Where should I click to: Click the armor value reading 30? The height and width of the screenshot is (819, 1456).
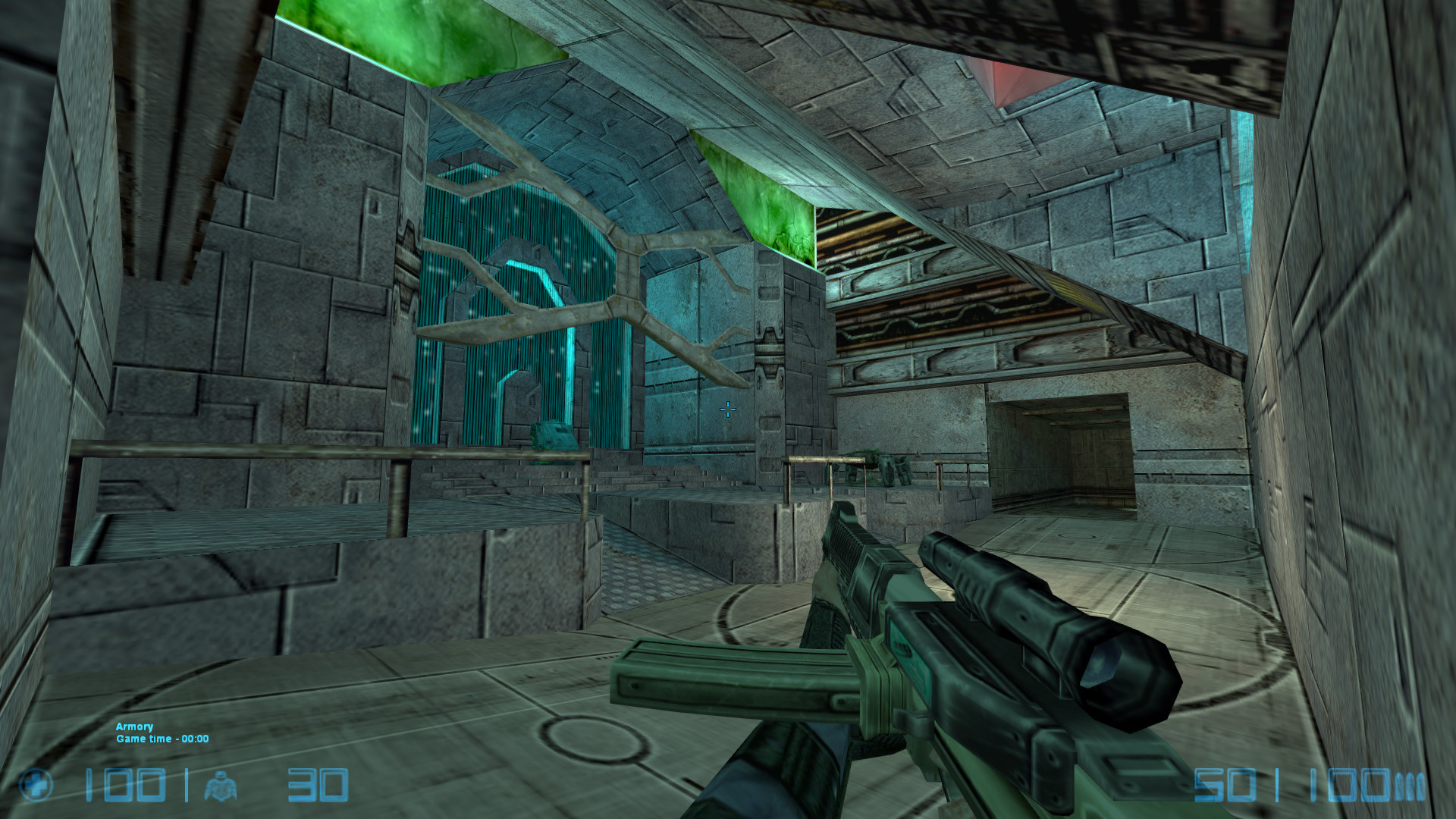318,786
